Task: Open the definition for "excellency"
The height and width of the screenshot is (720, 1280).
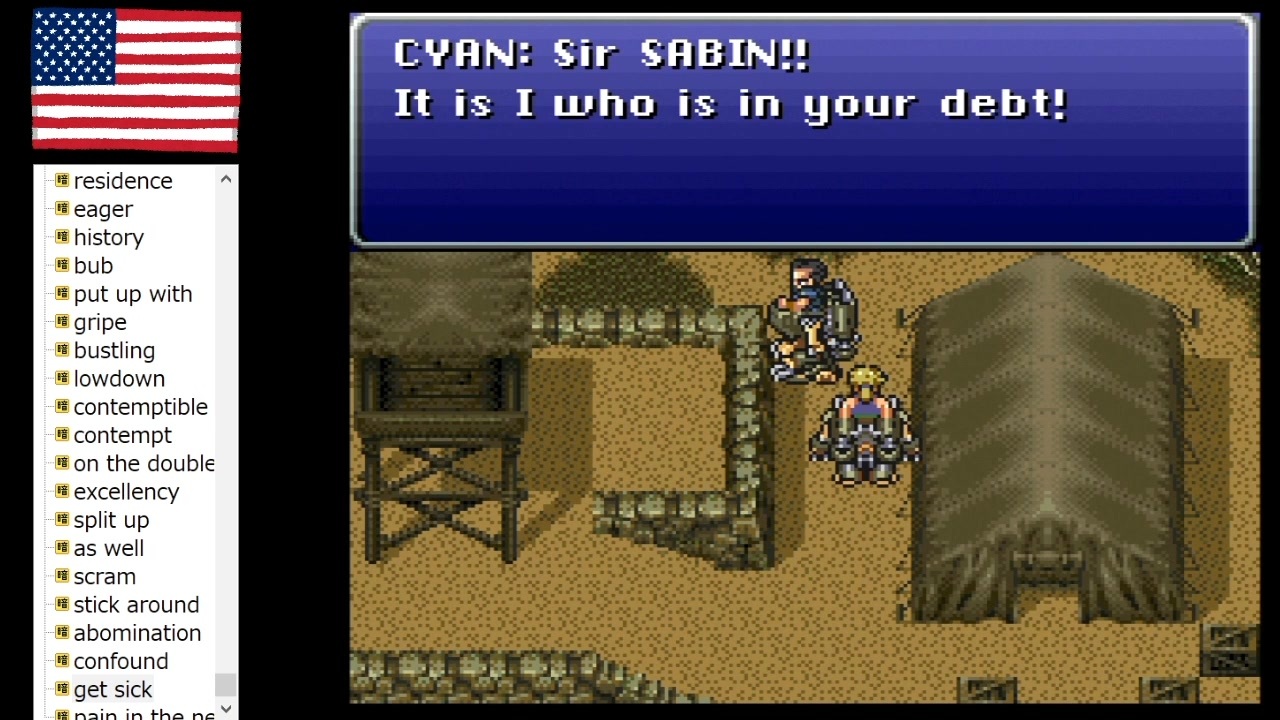Action: pos(126,492)
